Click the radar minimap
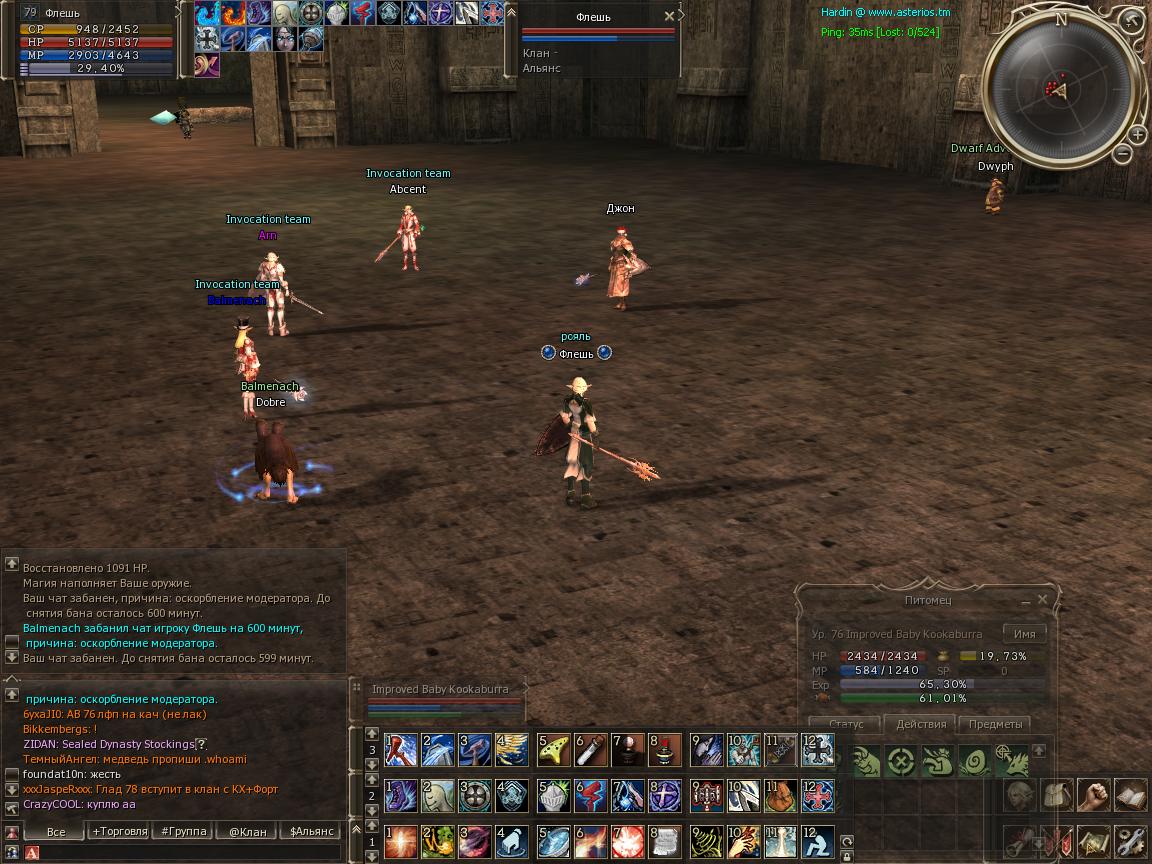 click(x=1060, y=92)
